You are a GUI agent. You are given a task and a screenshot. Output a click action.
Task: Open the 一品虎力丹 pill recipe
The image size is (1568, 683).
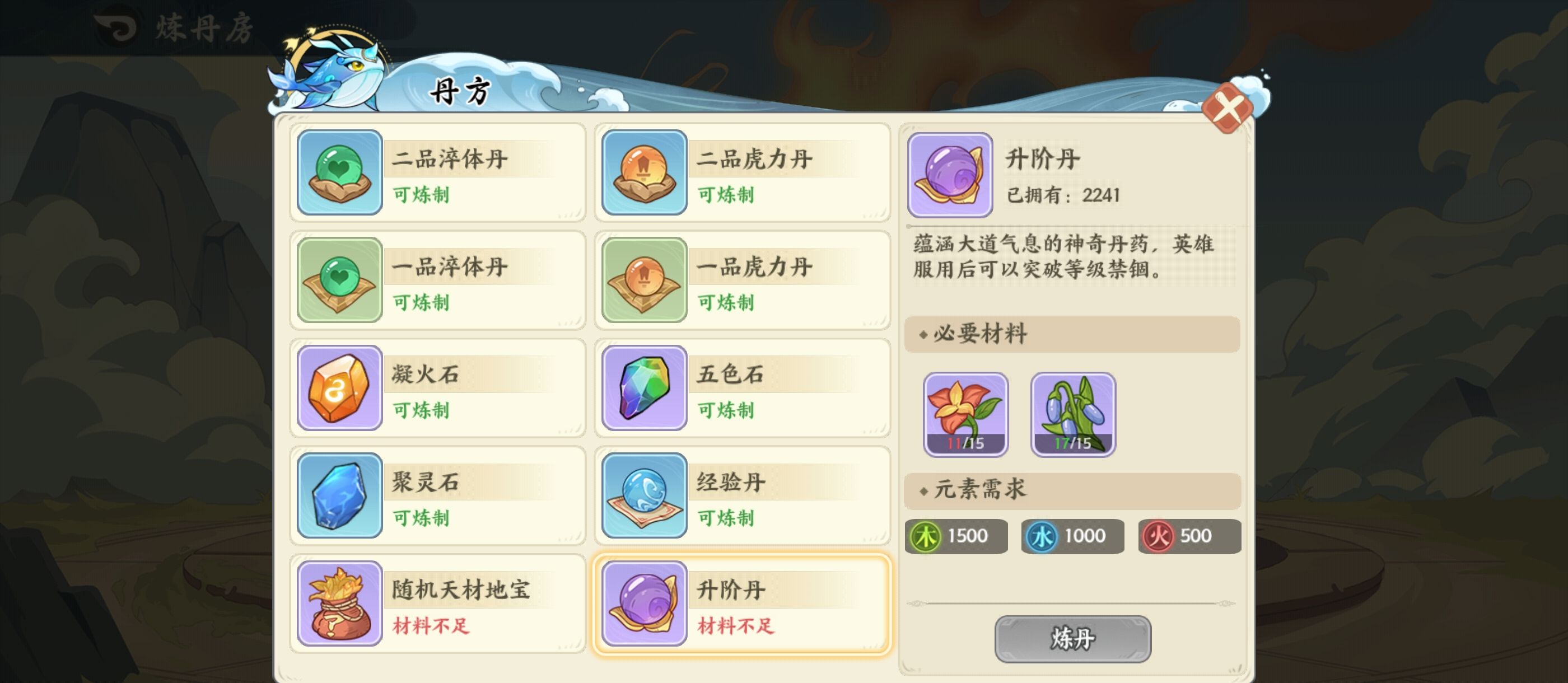click(643, 281)
